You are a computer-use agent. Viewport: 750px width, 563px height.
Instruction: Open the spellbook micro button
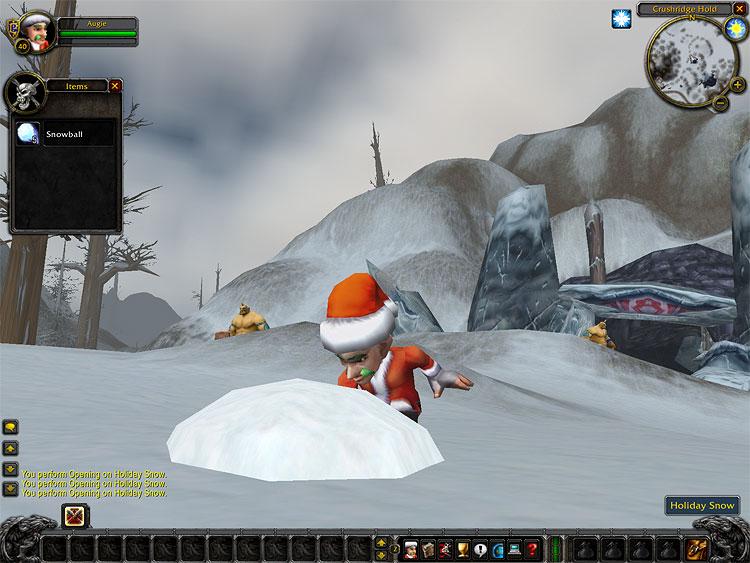point(428,548)
